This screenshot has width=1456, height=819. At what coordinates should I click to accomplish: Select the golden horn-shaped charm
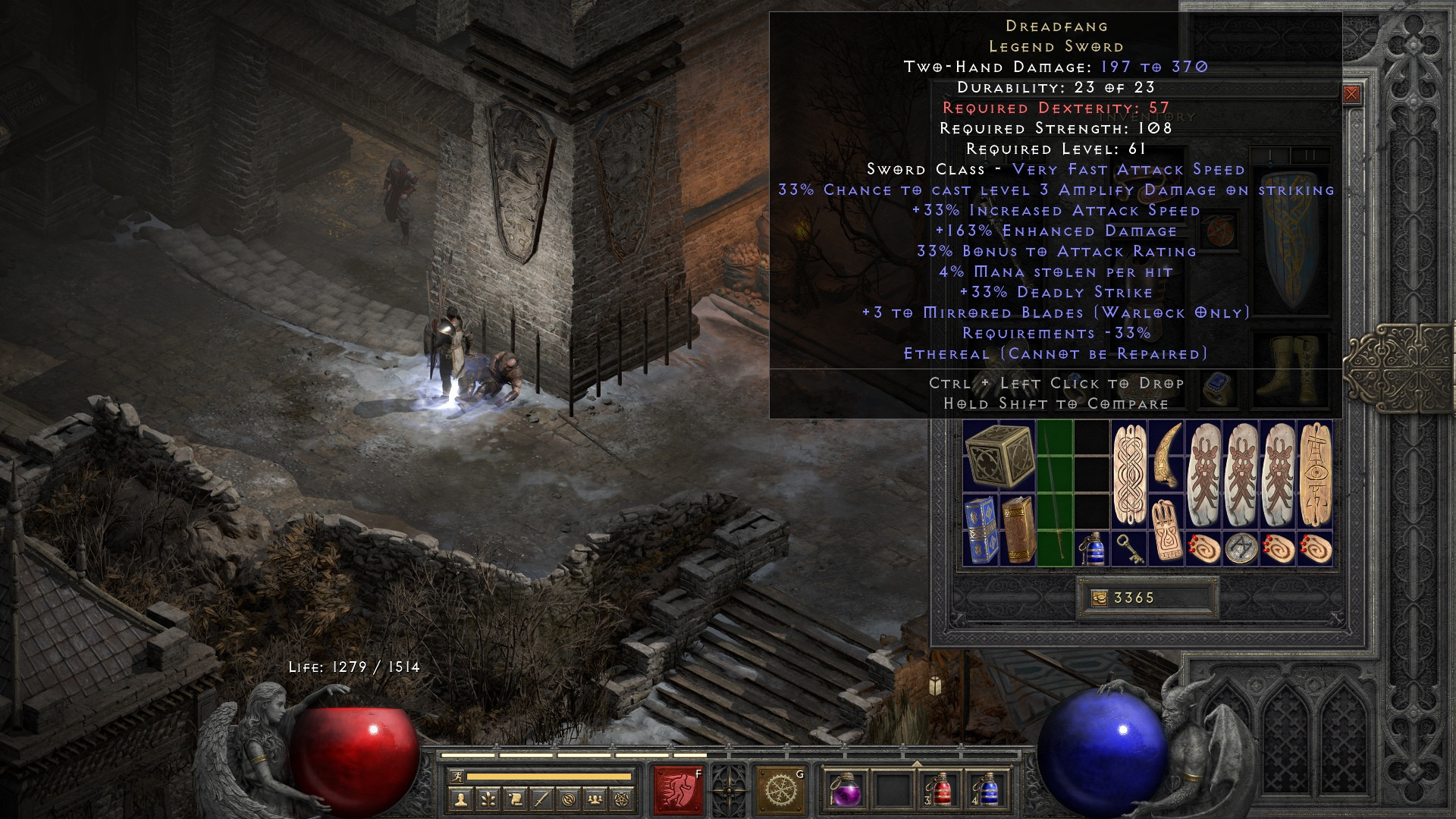(1166, 456)
